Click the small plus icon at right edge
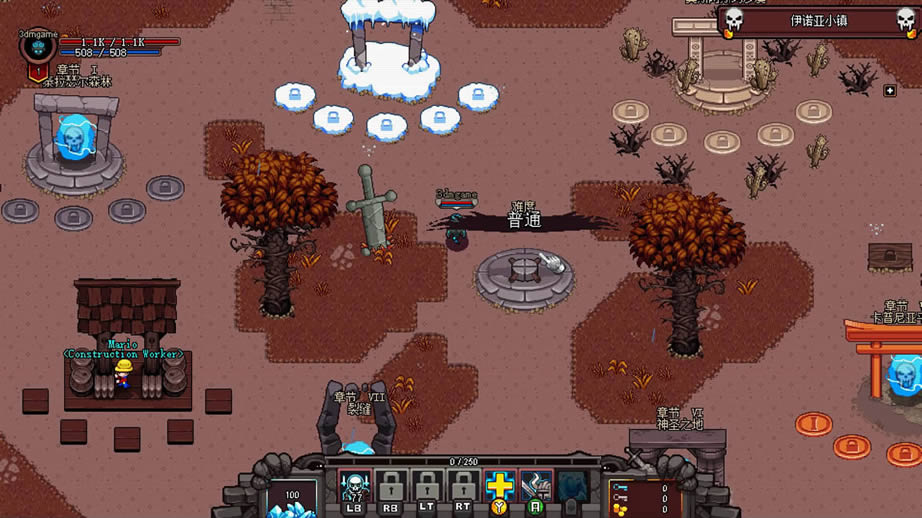 (890, 91)
